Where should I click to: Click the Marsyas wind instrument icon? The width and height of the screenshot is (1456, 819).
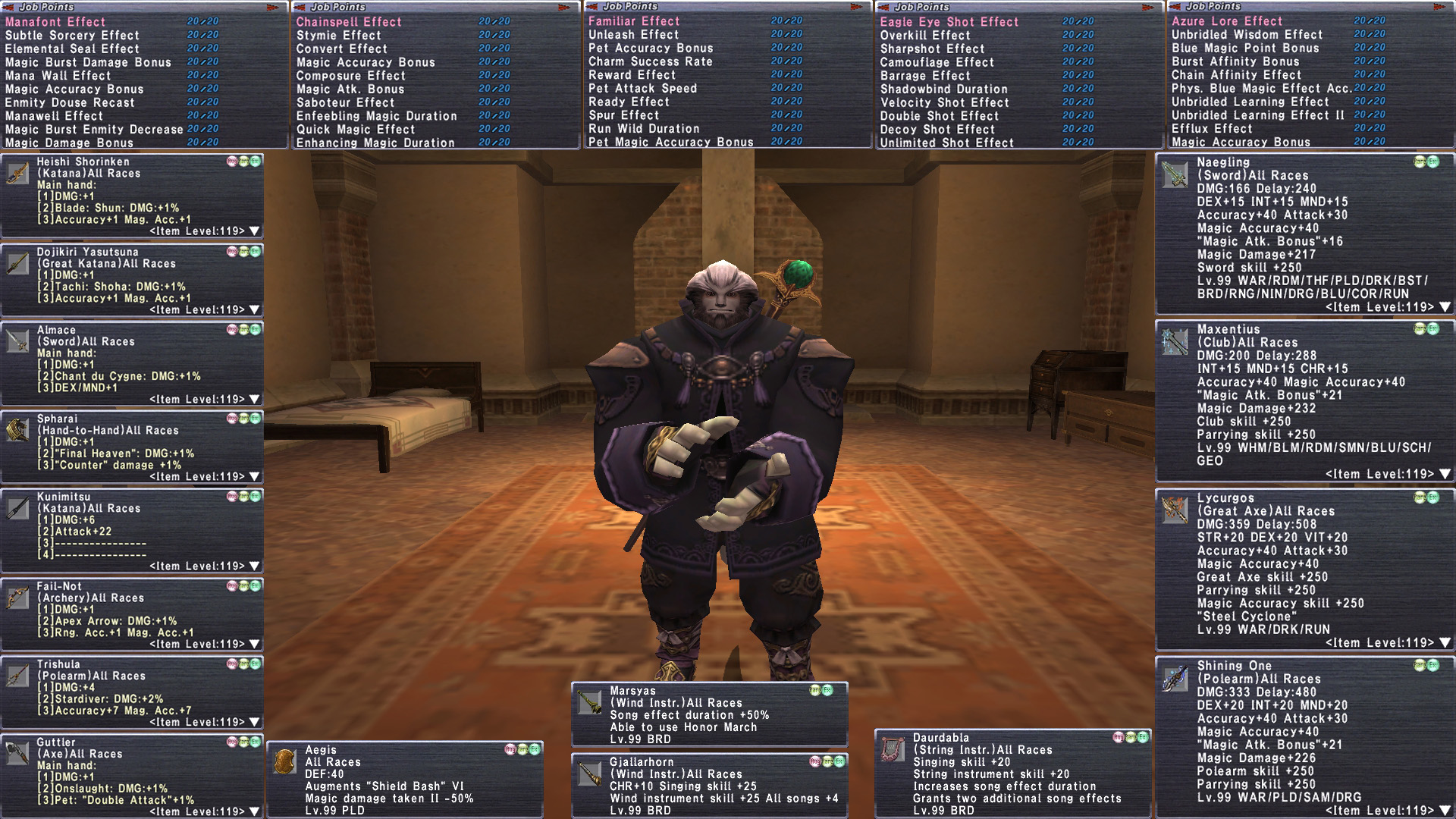click(x=590, y=702)
